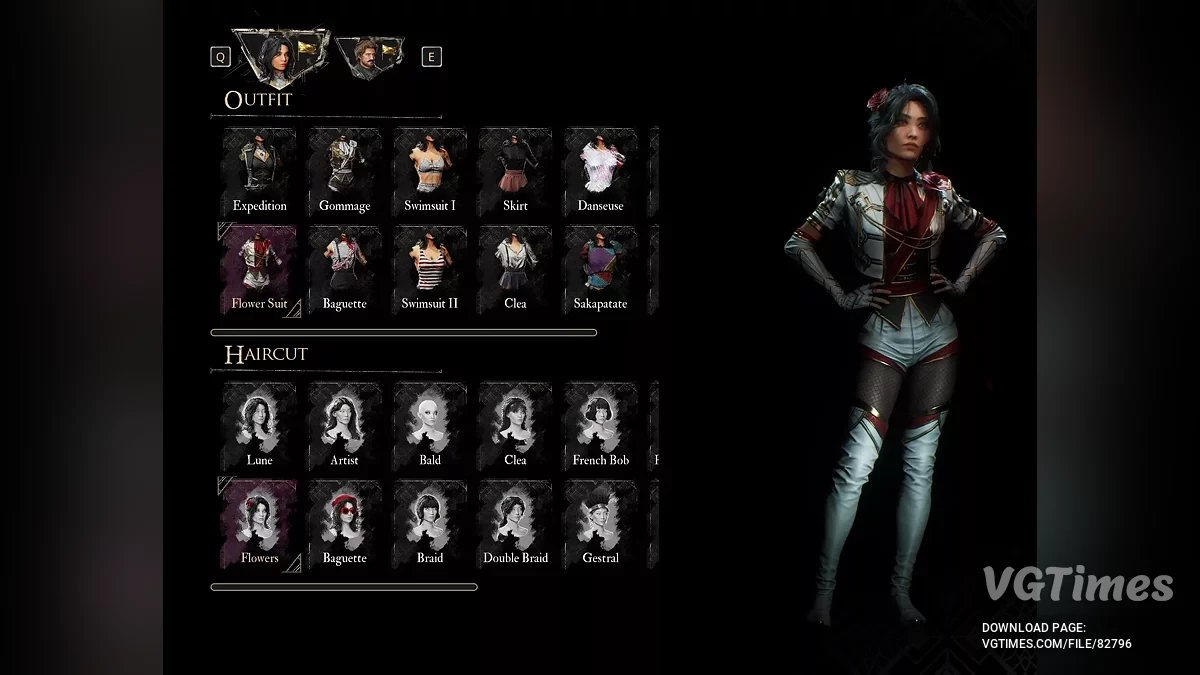Image resolution: width=1200 pixels, height=675 pixels.
Task: Choose the Gommage outfit
Action: coord(344,170)
